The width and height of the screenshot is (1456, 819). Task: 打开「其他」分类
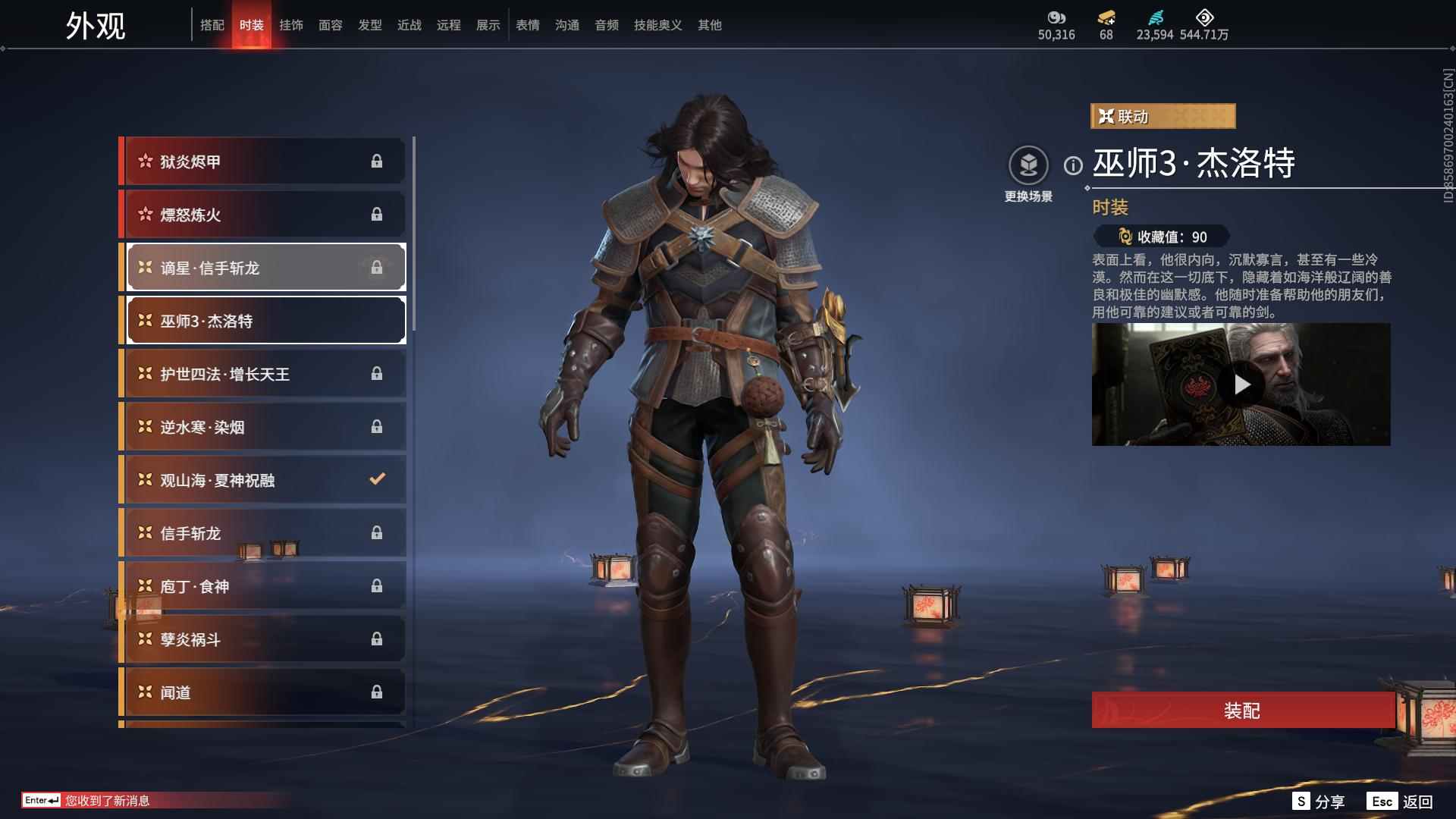point(709,24)
